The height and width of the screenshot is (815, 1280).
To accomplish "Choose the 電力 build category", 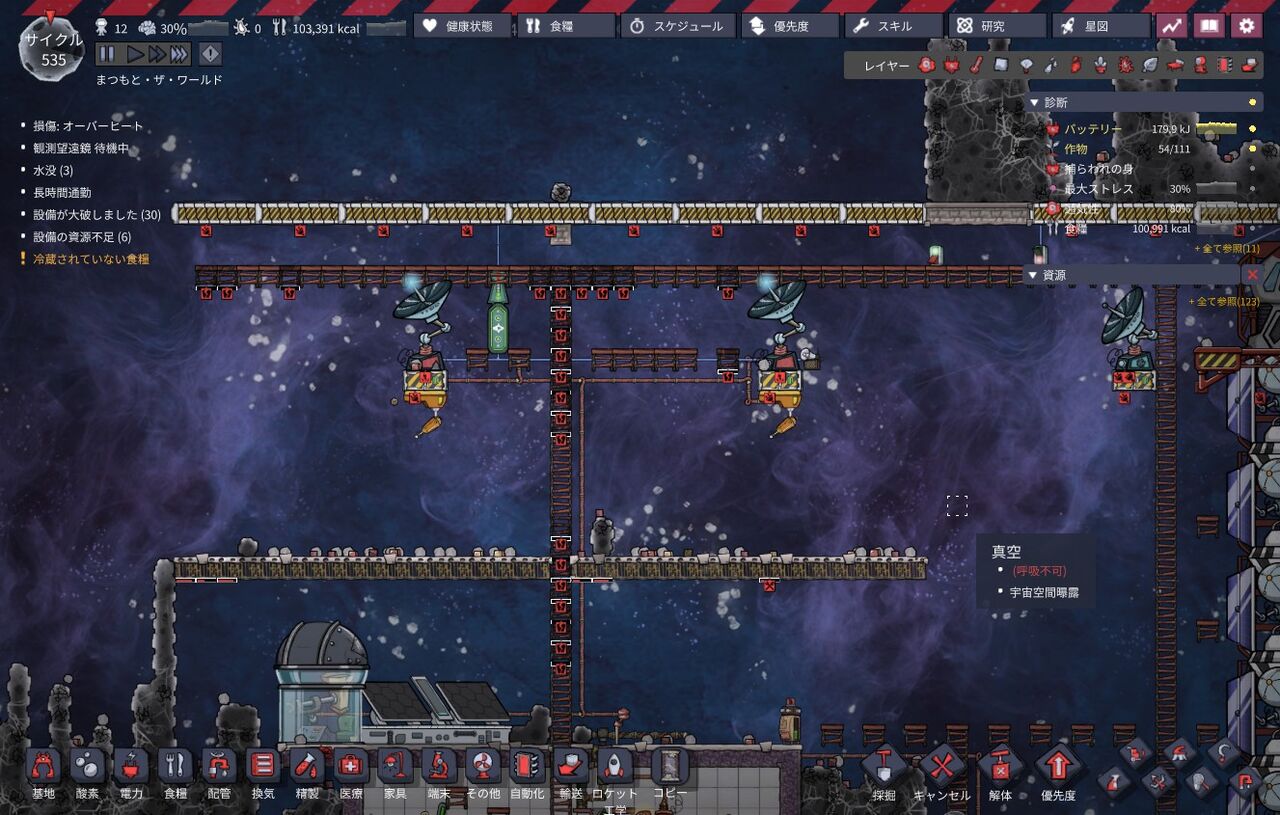I will (x=131, y=773).
